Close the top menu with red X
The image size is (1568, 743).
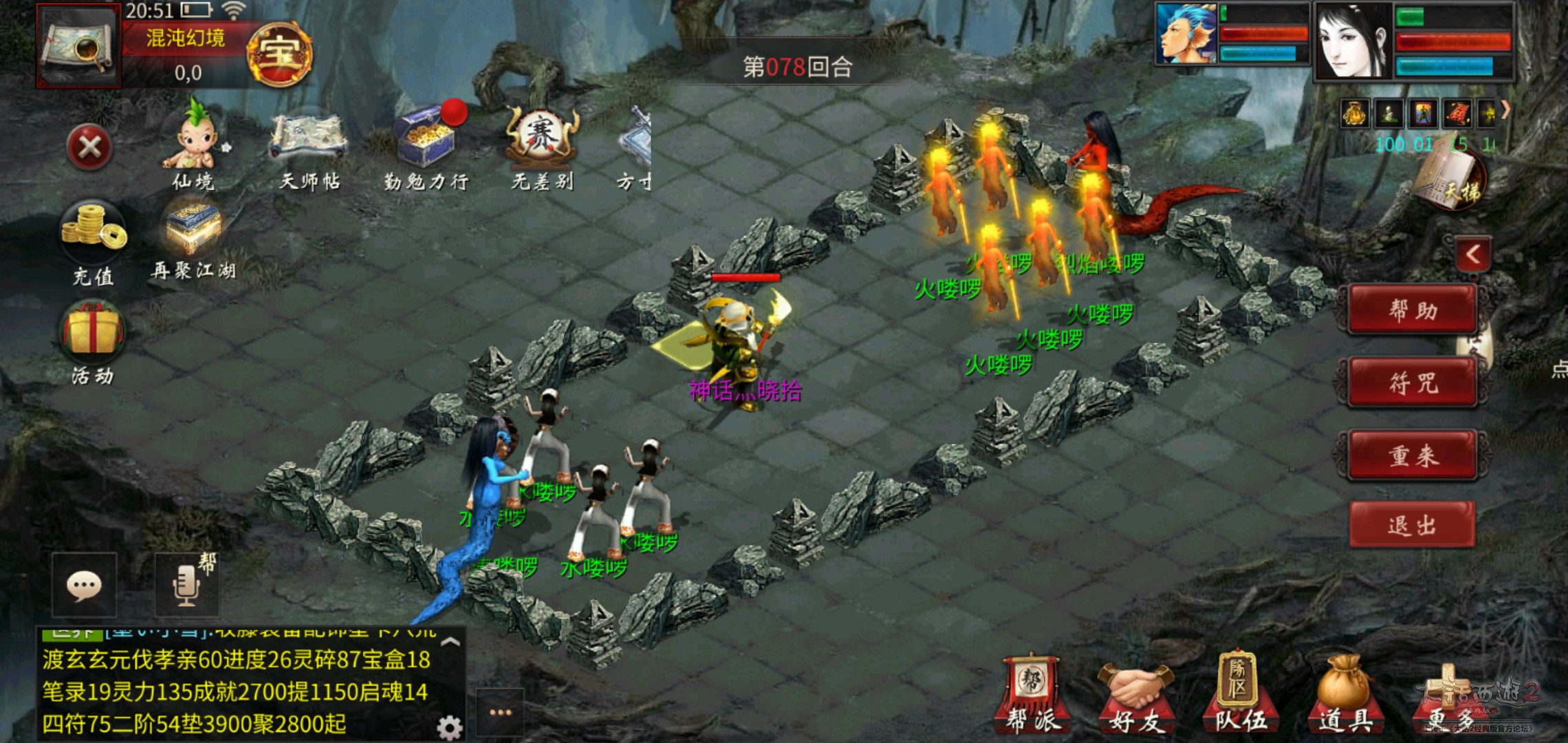[x=90, y=147]
